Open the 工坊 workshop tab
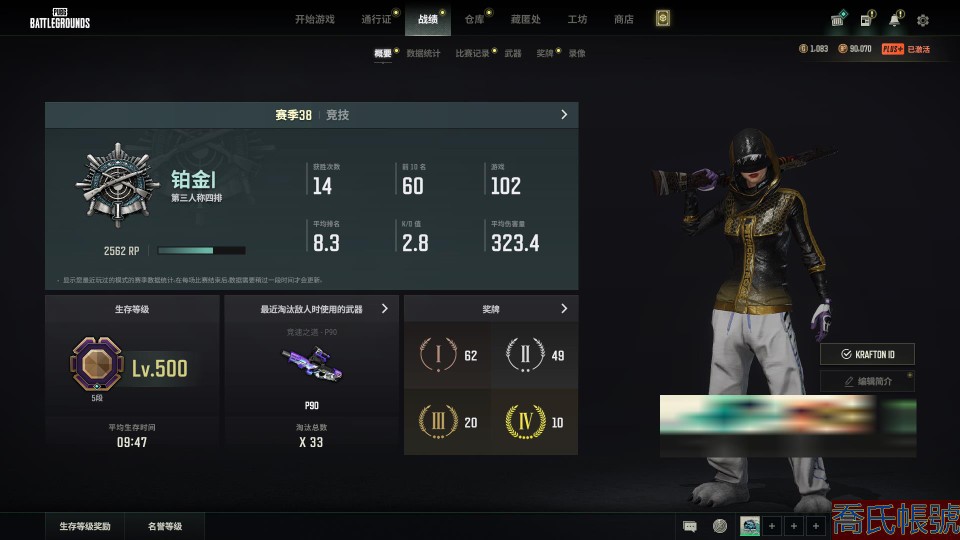This screenshot has width=960, height=540. point(577,19)
